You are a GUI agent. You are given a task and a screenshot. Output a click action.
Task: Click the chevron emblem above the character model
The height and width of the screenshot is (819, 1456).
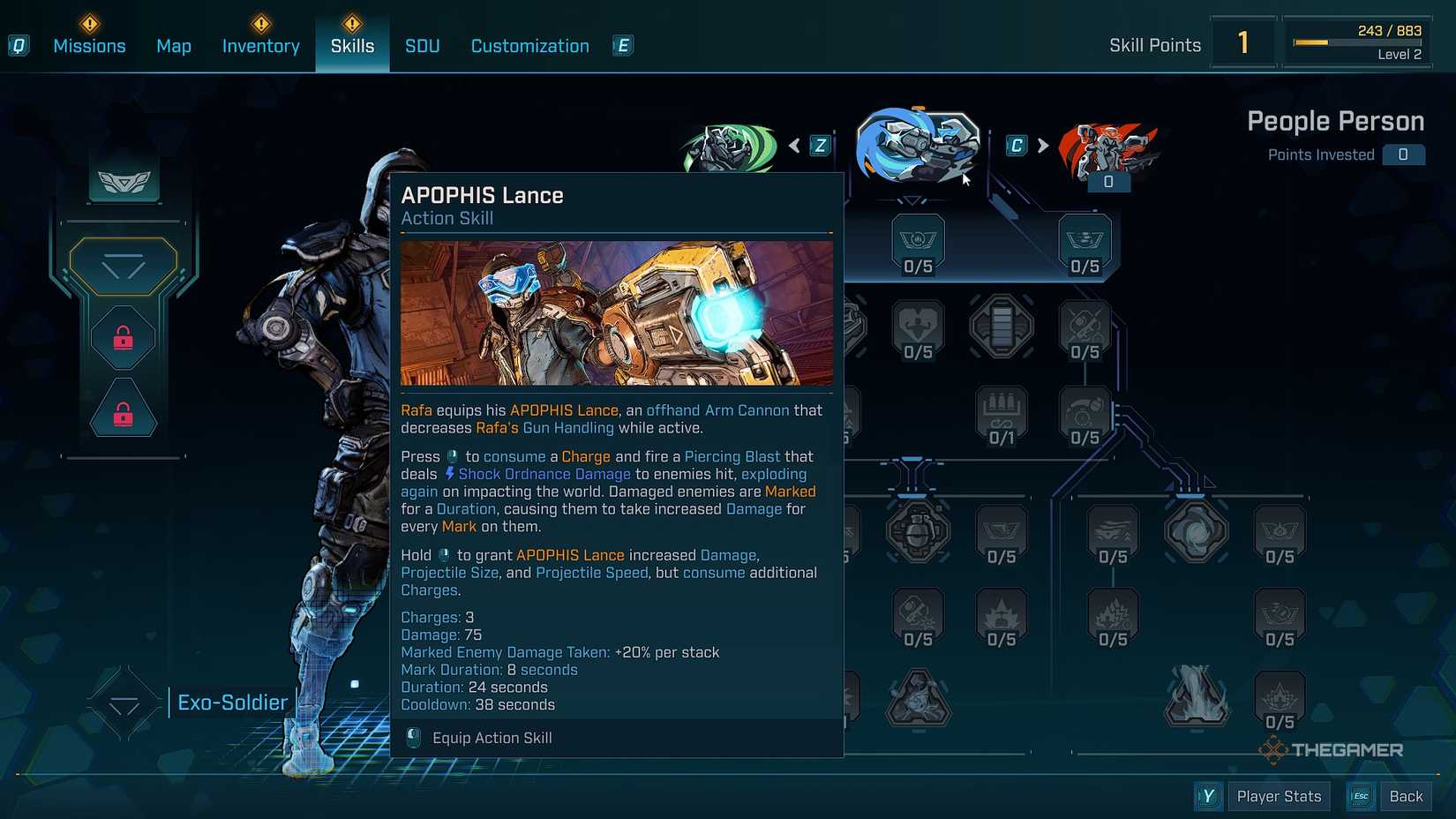pyautogui.click(x=124, y=183)
